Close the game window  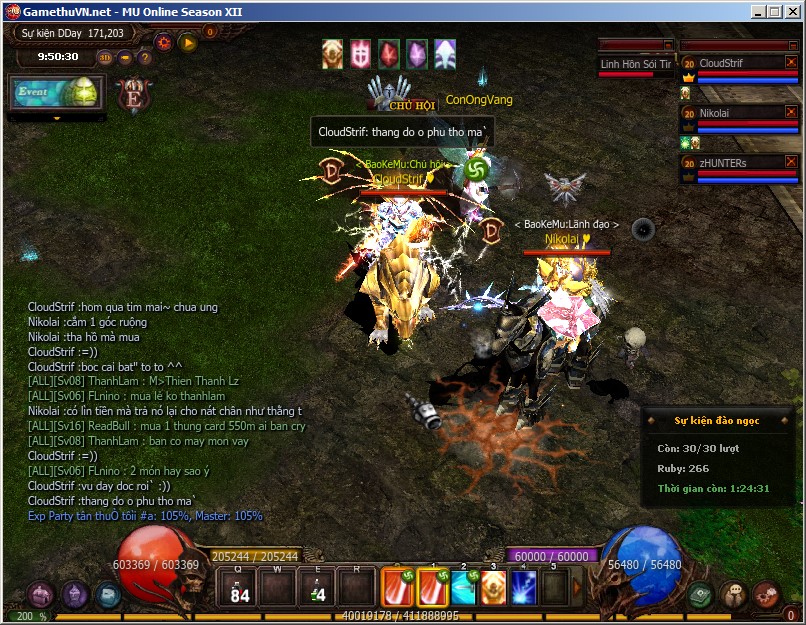pyautogui.click(x=791, y=12)
